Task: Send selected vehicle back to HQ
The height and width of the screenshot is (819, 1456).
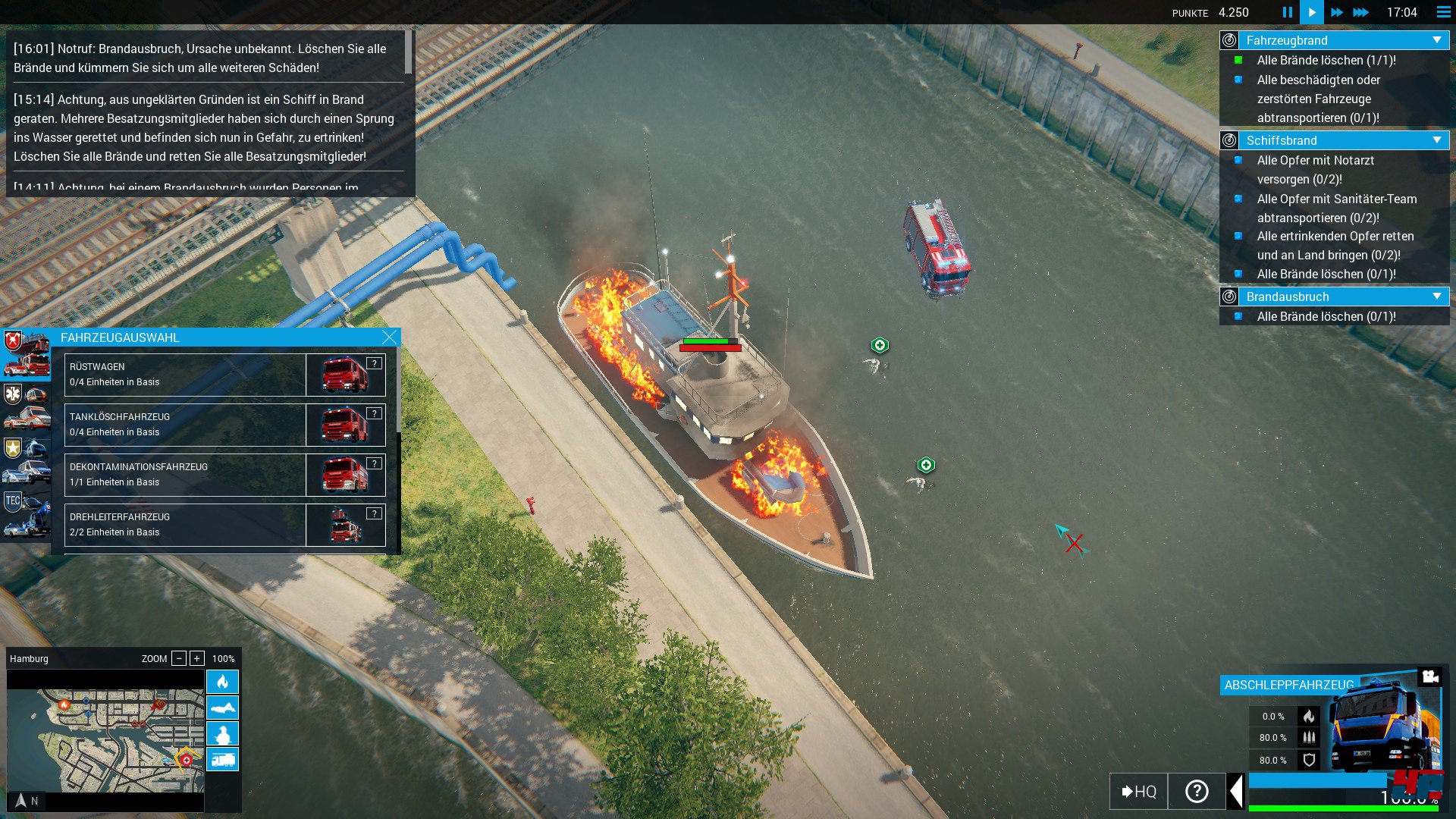Action: (1138, 792)
